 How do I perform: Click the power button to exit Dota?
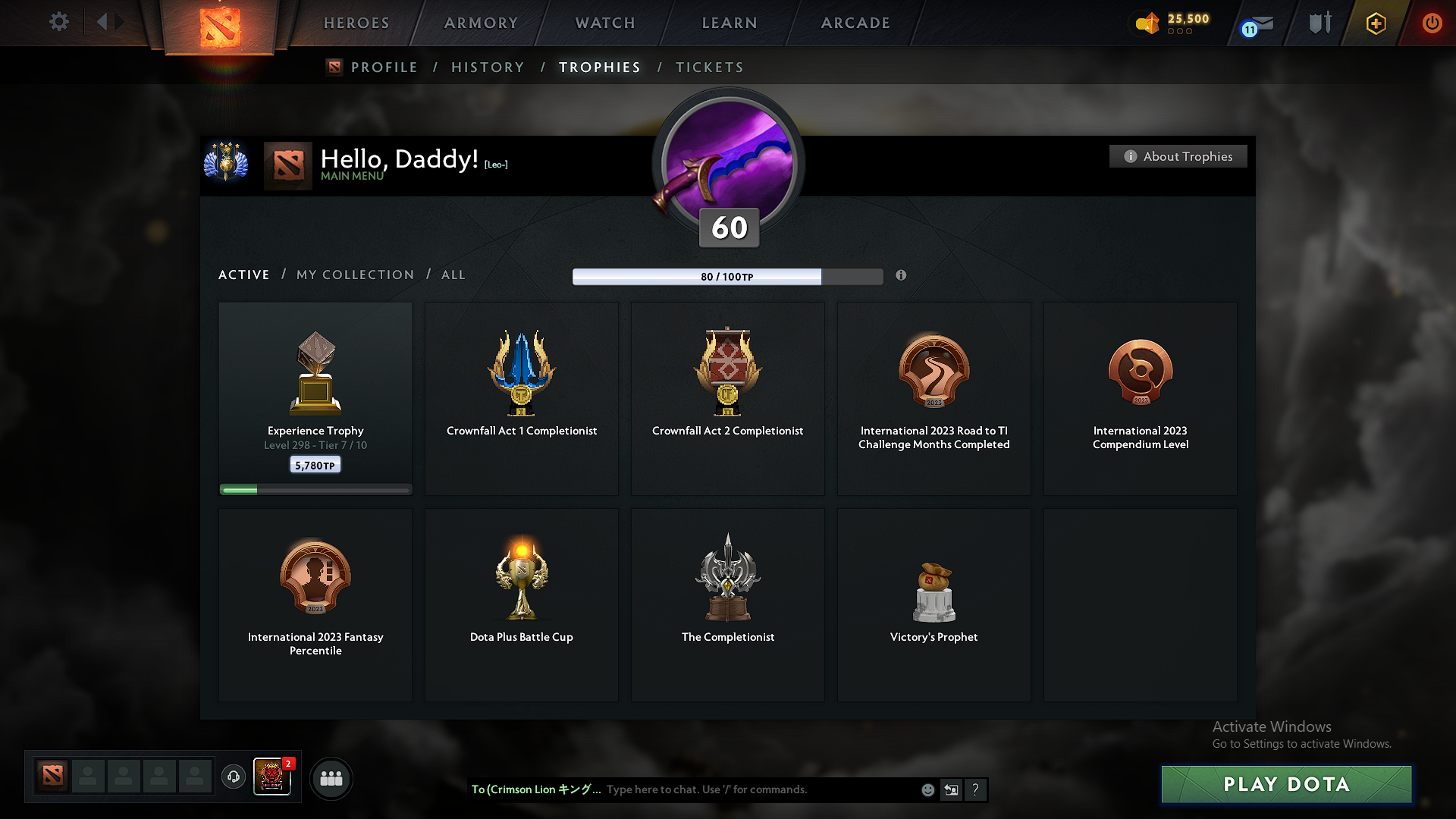(1432, 23)
